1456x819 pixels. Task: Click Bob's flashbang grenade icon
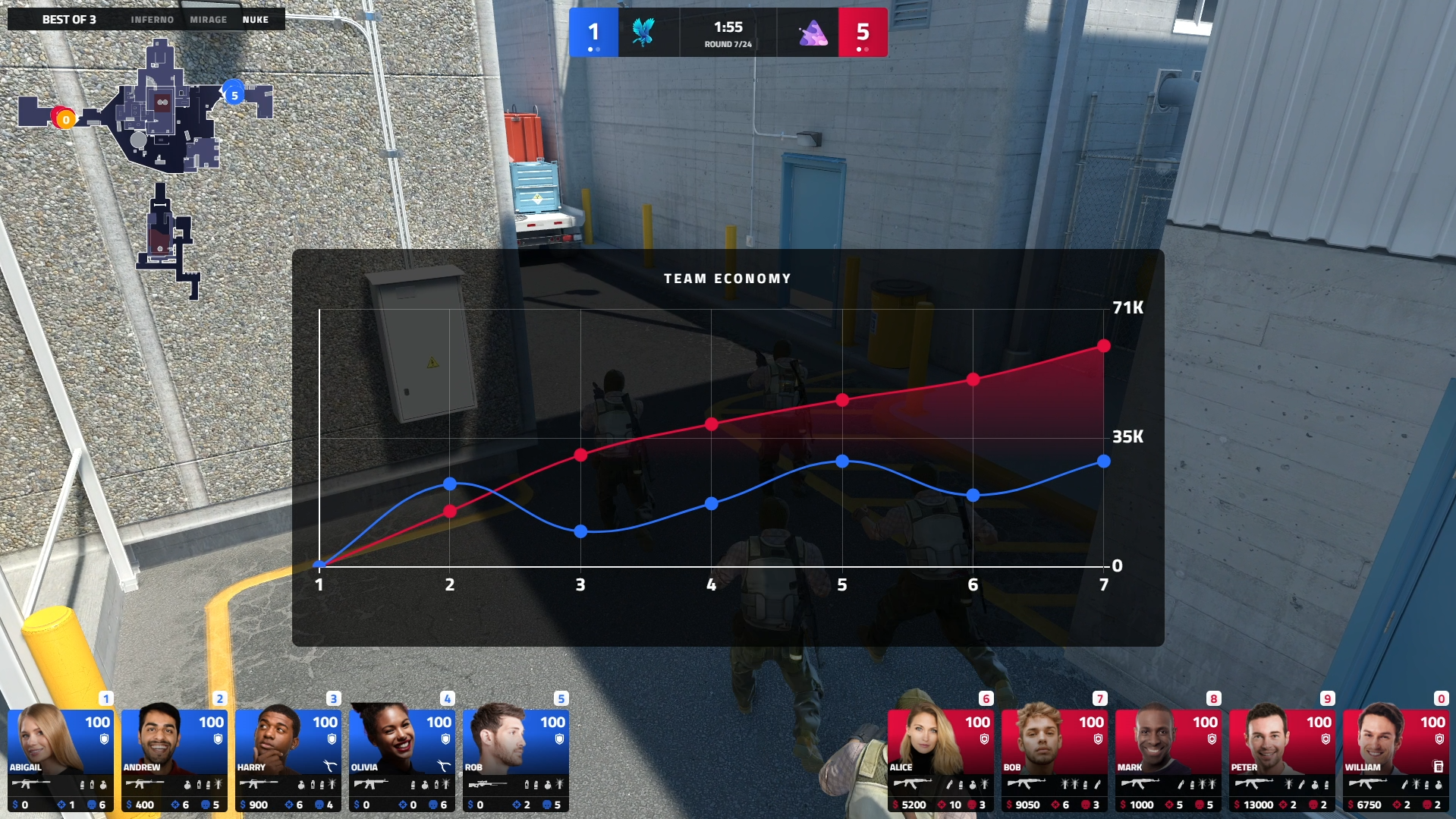coord(1065,783)
